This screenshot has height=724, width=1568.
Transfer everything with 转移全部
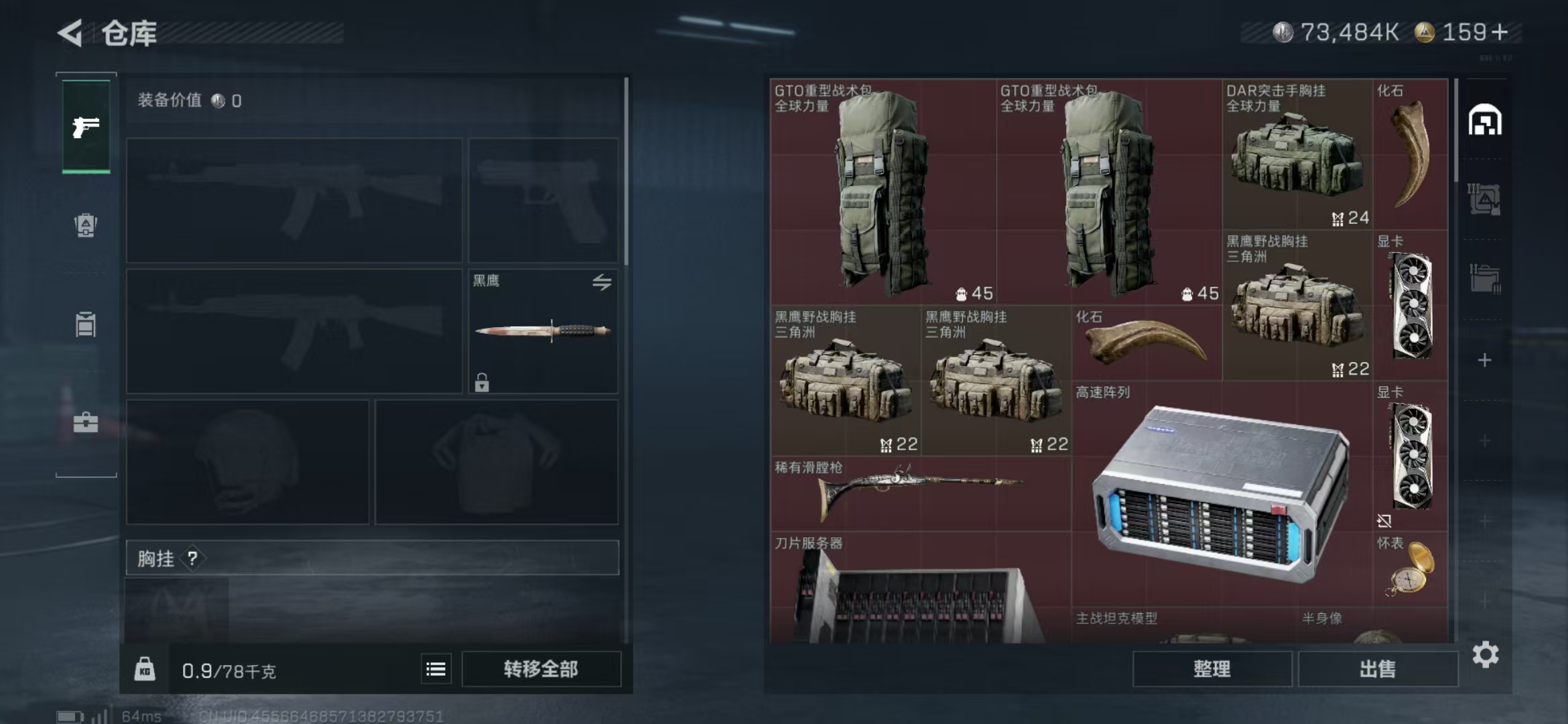pos(541,669)
